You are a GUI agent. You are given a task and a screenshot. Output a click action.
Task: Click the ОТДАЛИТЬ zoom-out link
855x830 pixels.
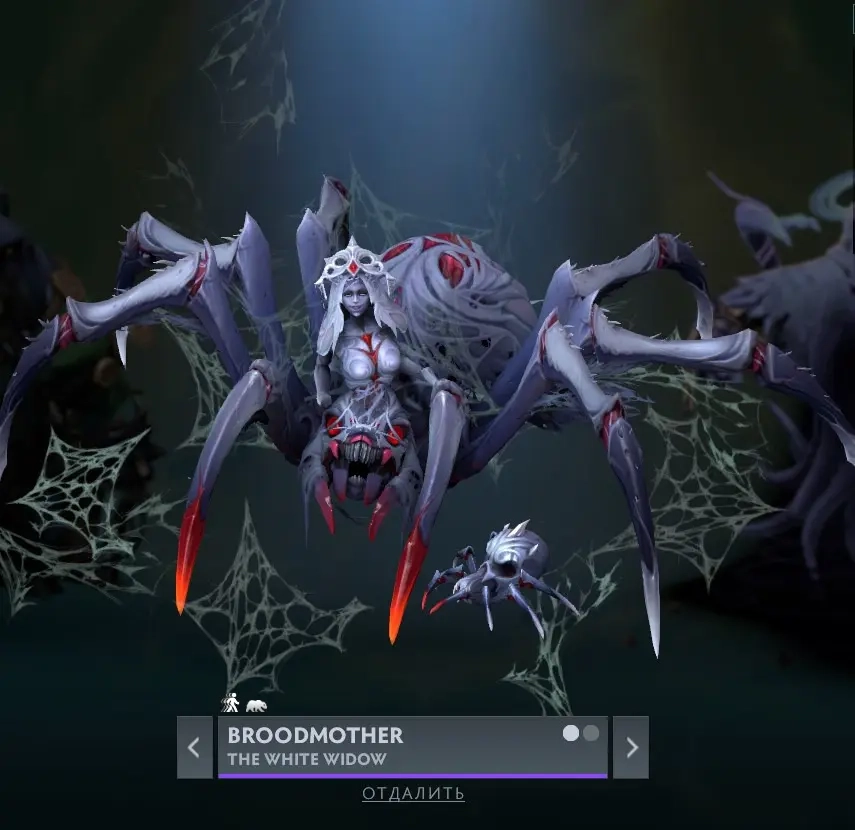coord(413,794)
